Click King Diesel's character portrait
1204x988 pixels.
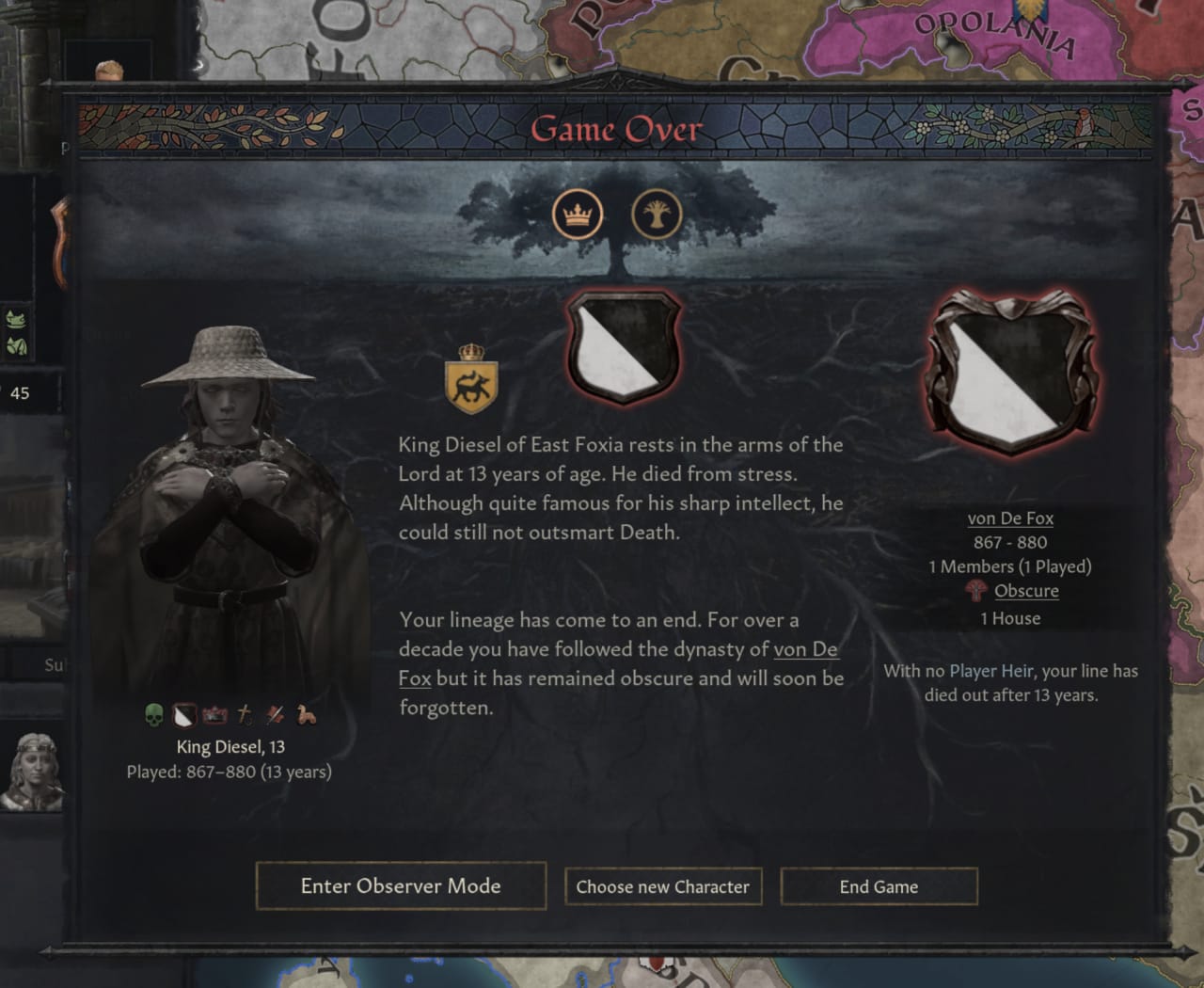[229, 518]
